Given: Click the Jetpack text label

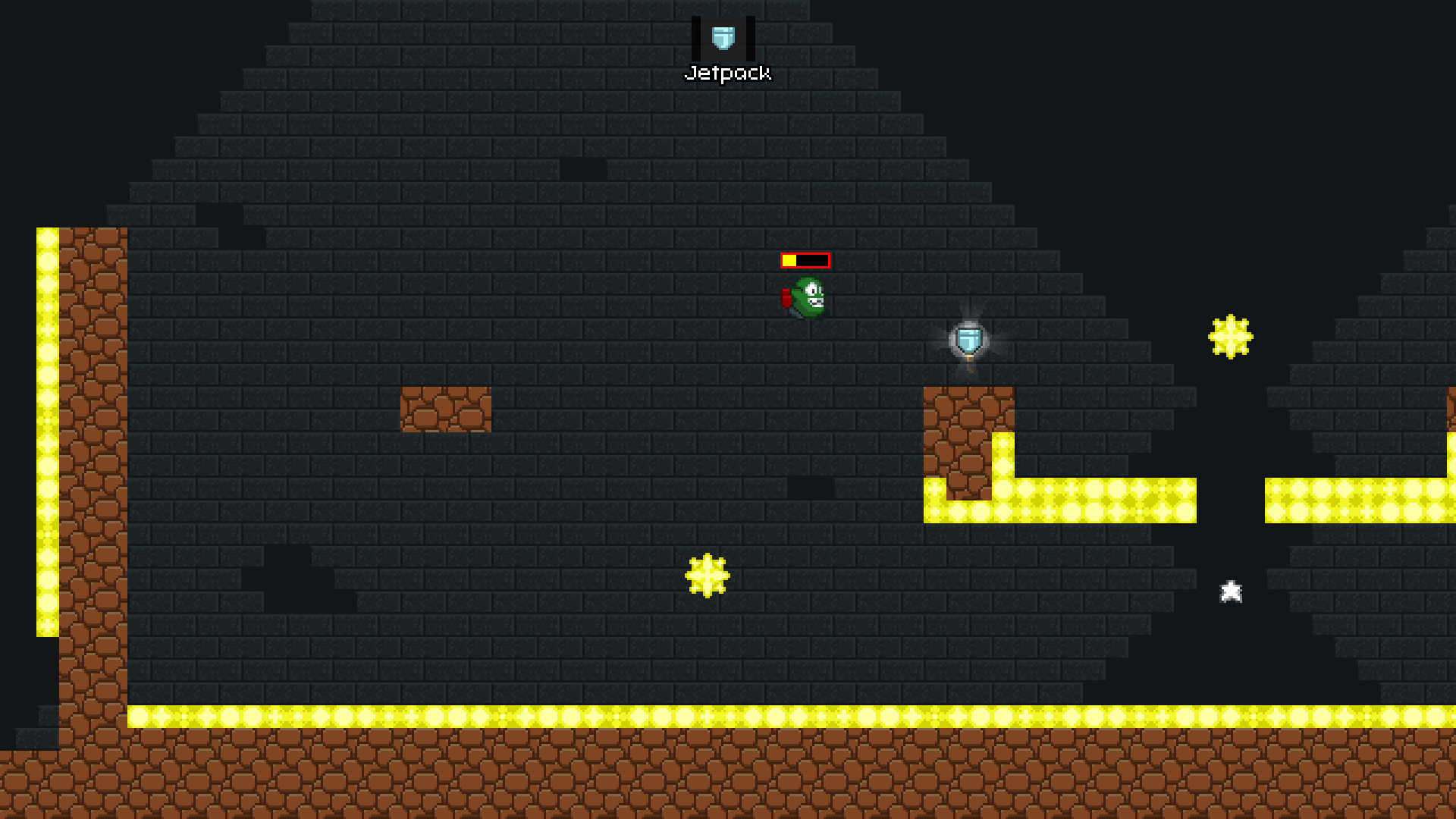Looking at the screenshot, I should click(728, 73).
